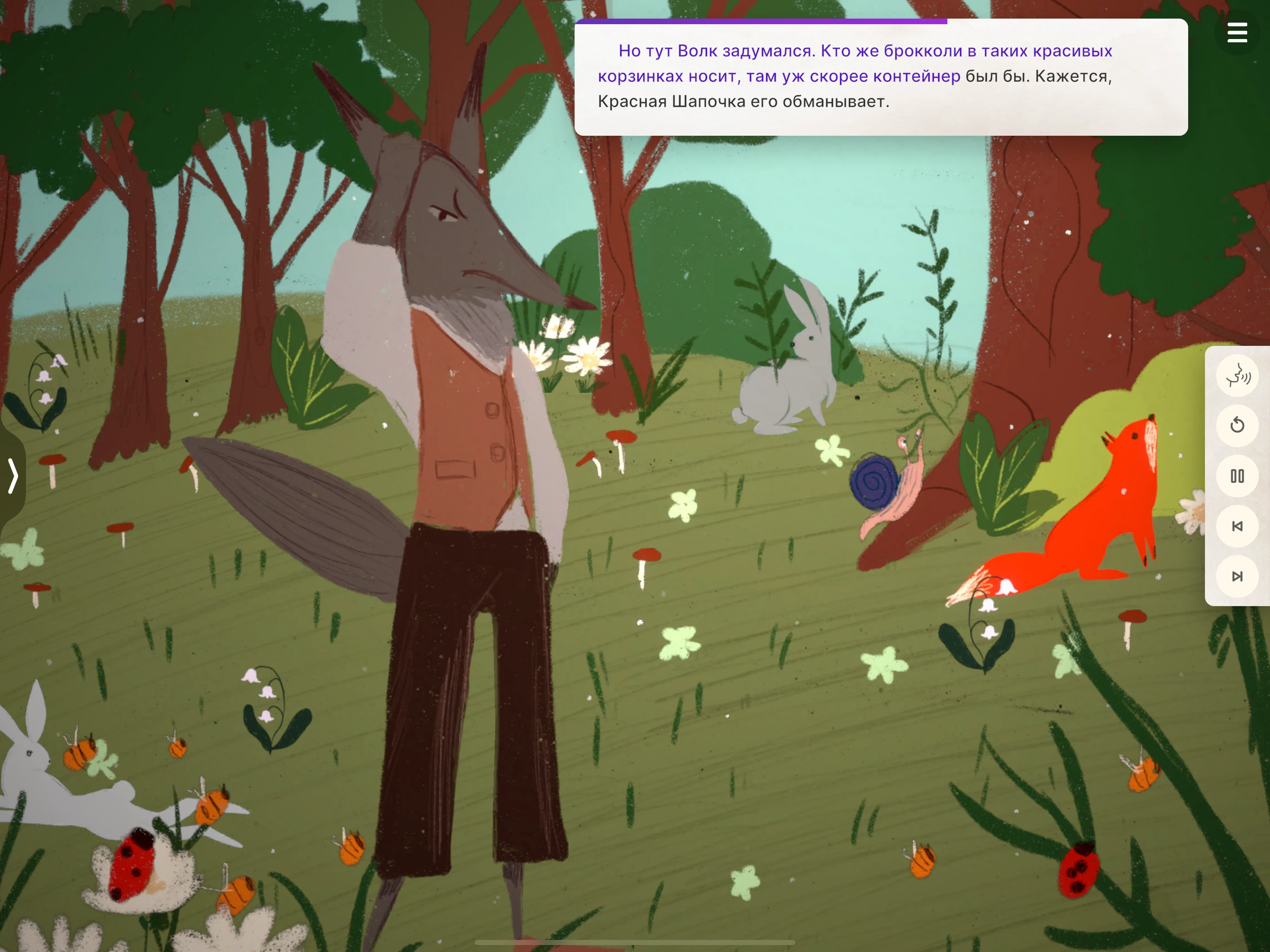The image size is (1270, 952).
Task: Pause the story playback
Action: click(1237, 476)
